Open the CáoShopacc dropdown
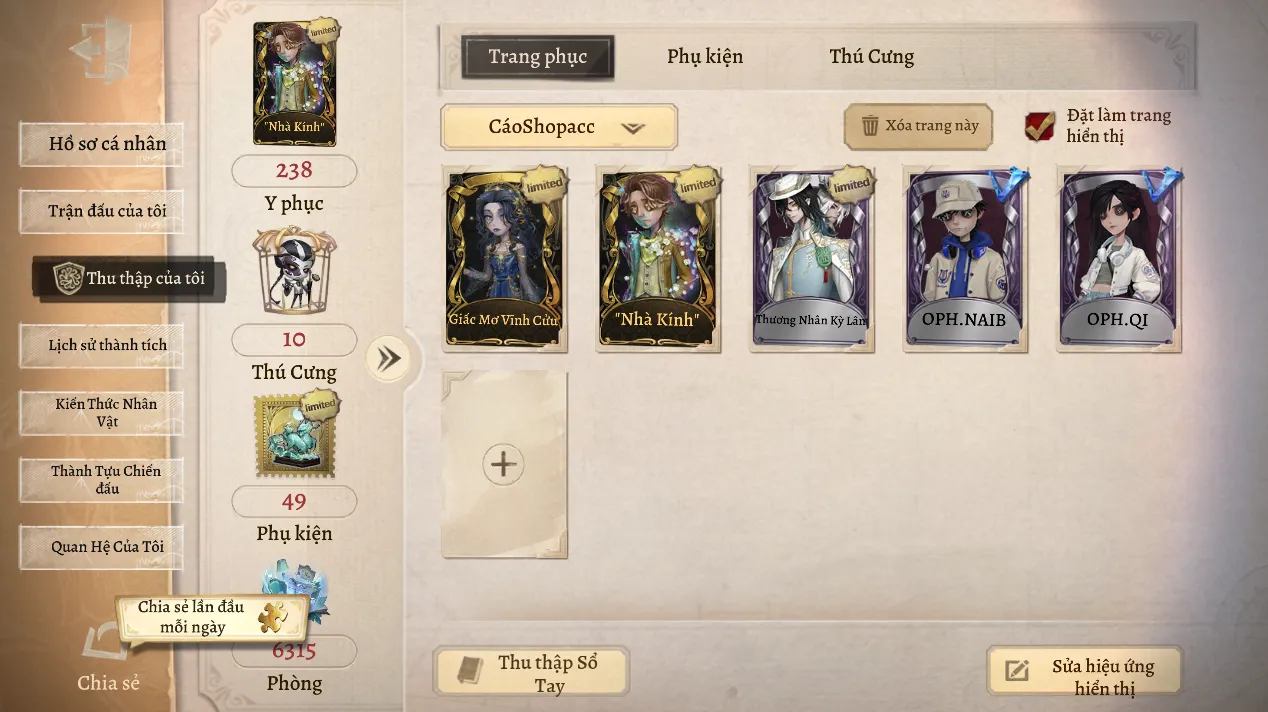1268x712 pixels. click(x=559, y=127)
